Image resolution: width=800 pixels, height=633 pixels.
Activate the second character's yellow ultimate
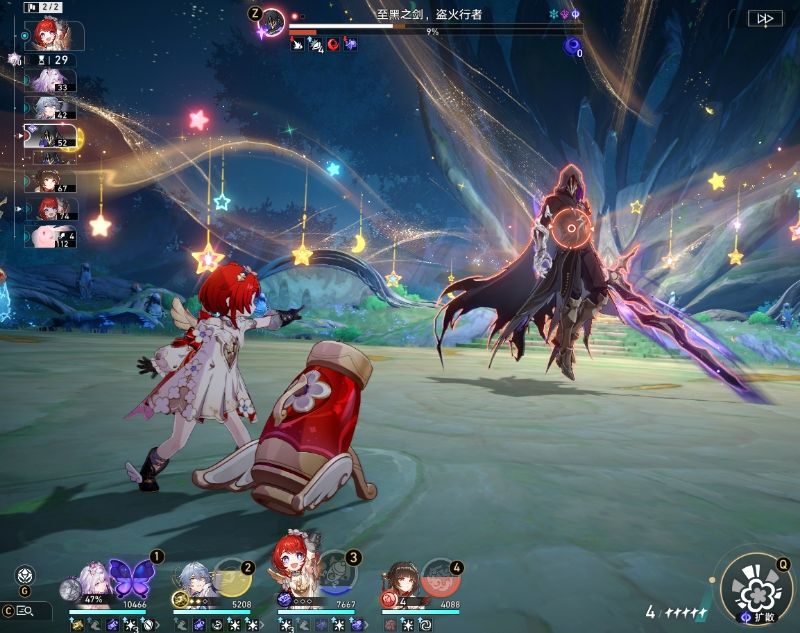coord(232,578)
